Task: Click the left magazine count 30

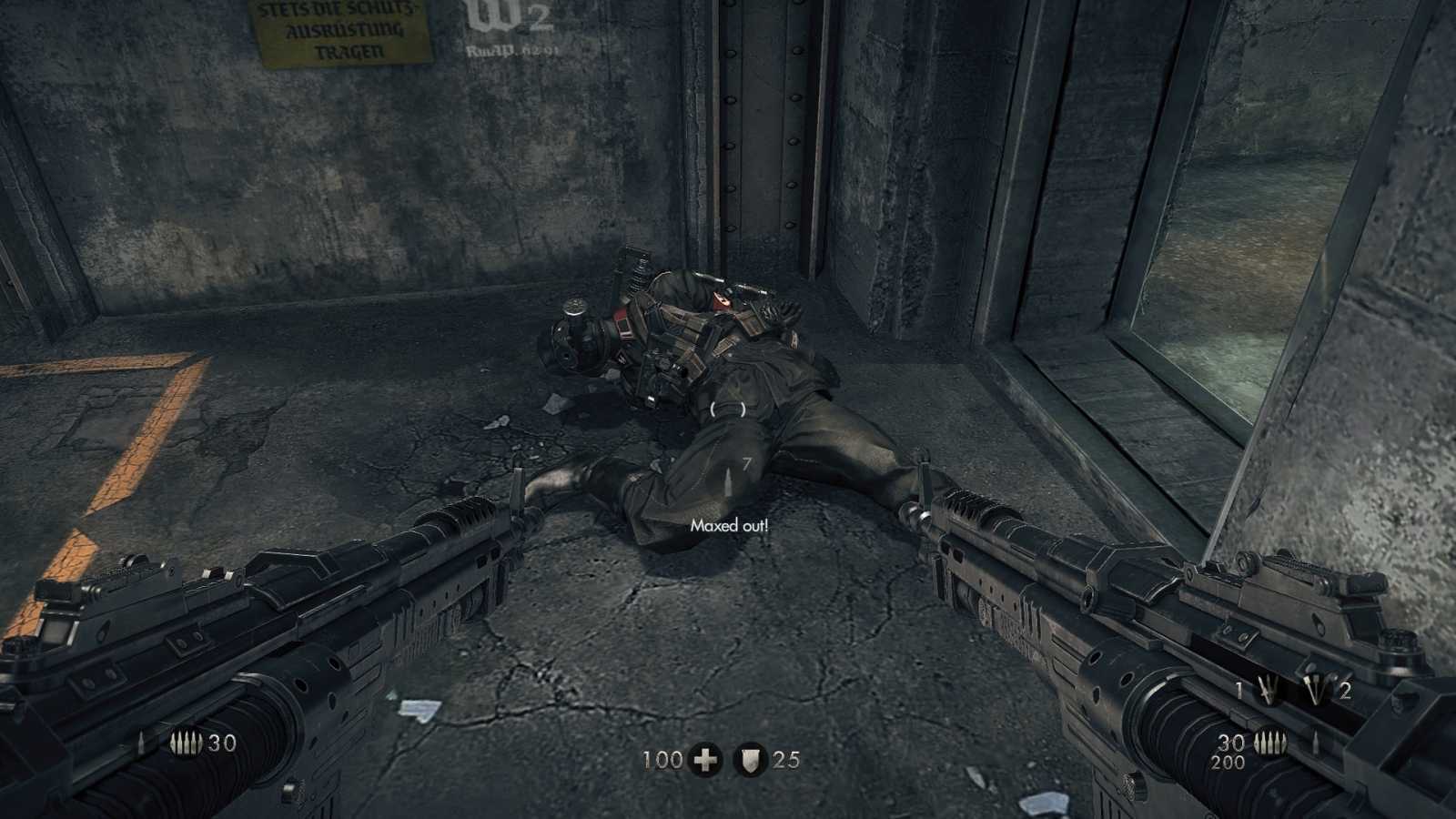Action: click(222, 743)
